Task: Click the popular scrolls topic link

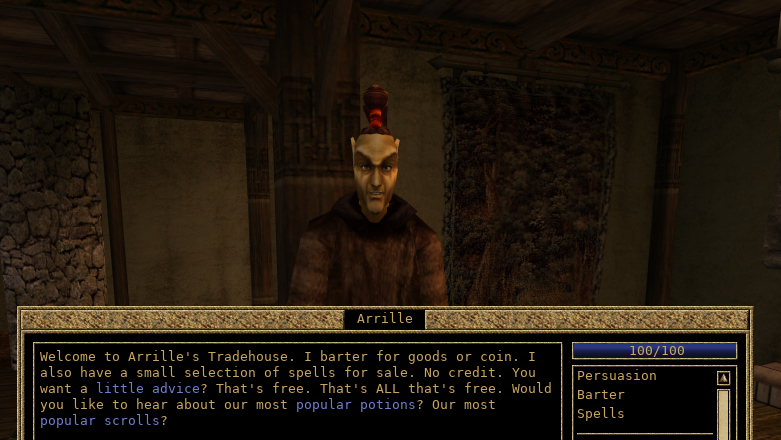Action: (x=100, y=421)
